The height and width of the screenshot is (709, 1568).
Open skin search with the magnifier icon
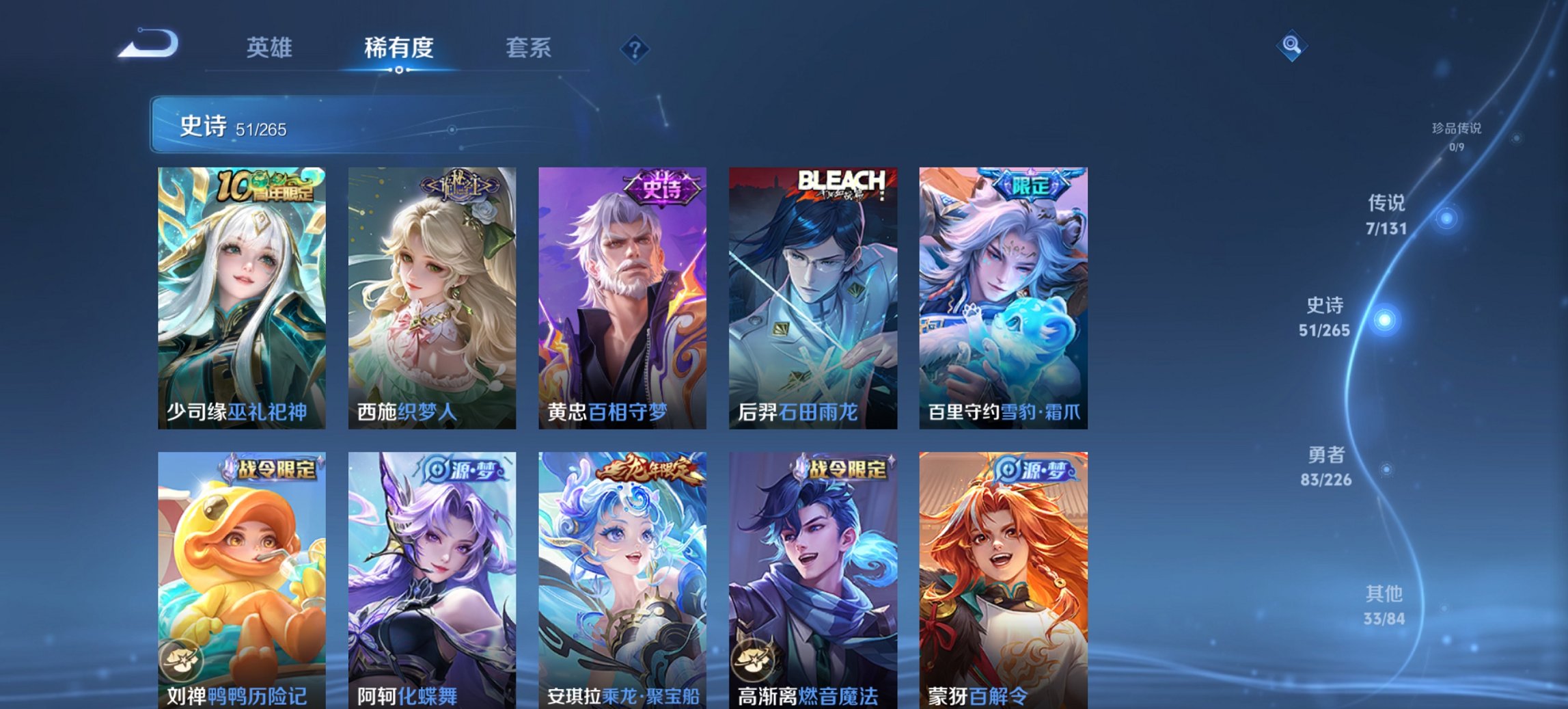pyautogui.click(x=1291, y=46)
